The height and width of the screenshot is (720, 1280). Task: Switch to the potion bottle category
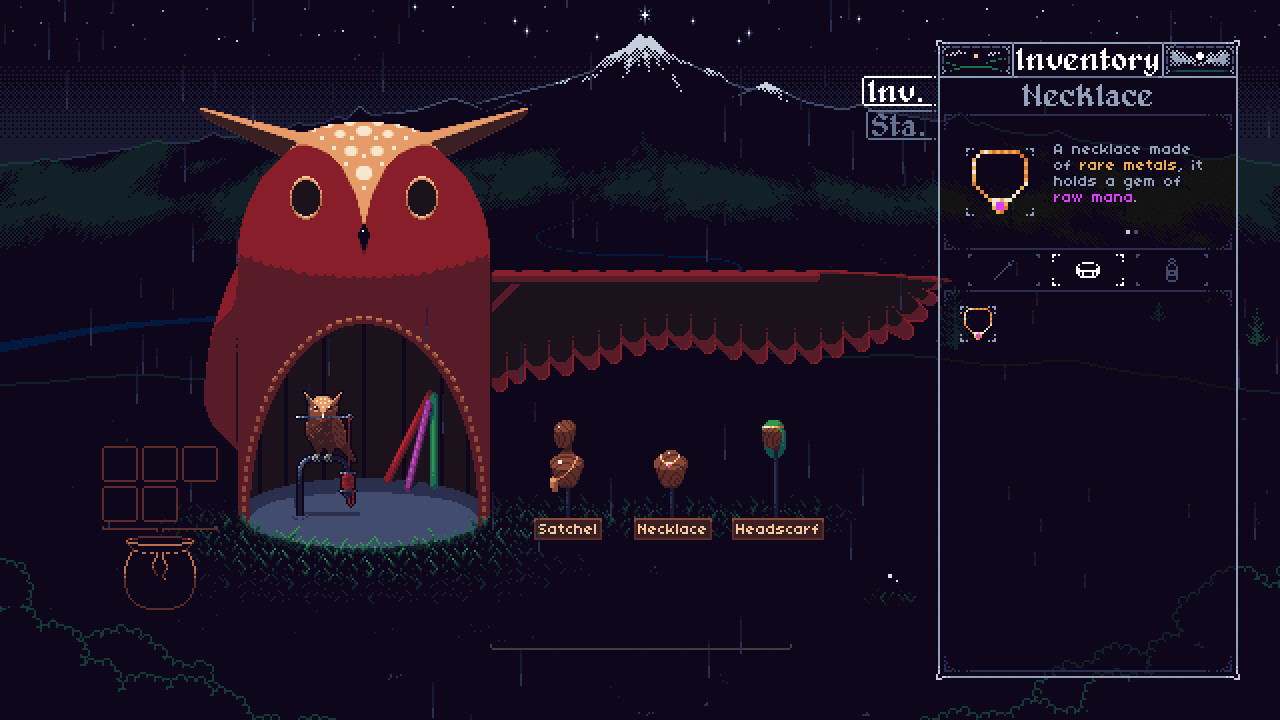click(1172, 270)
